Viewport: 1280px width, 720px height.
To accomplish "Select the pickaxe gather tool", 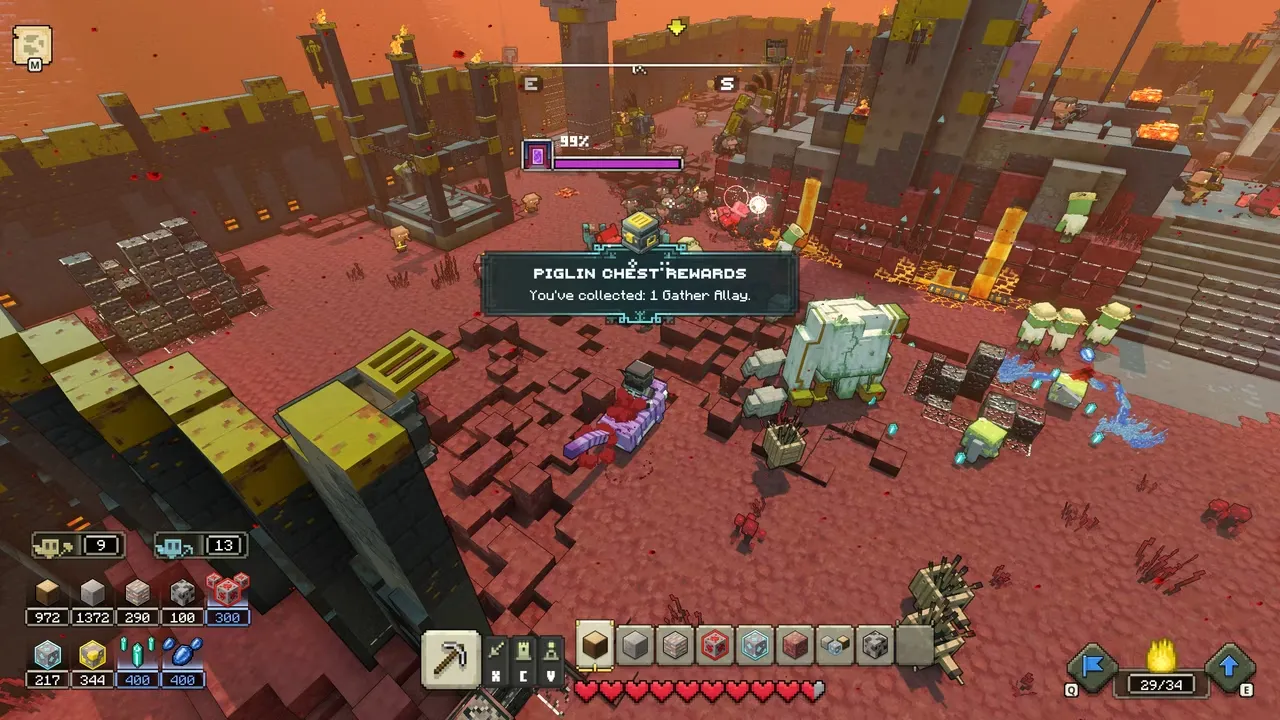I will (x=451, y=658).
